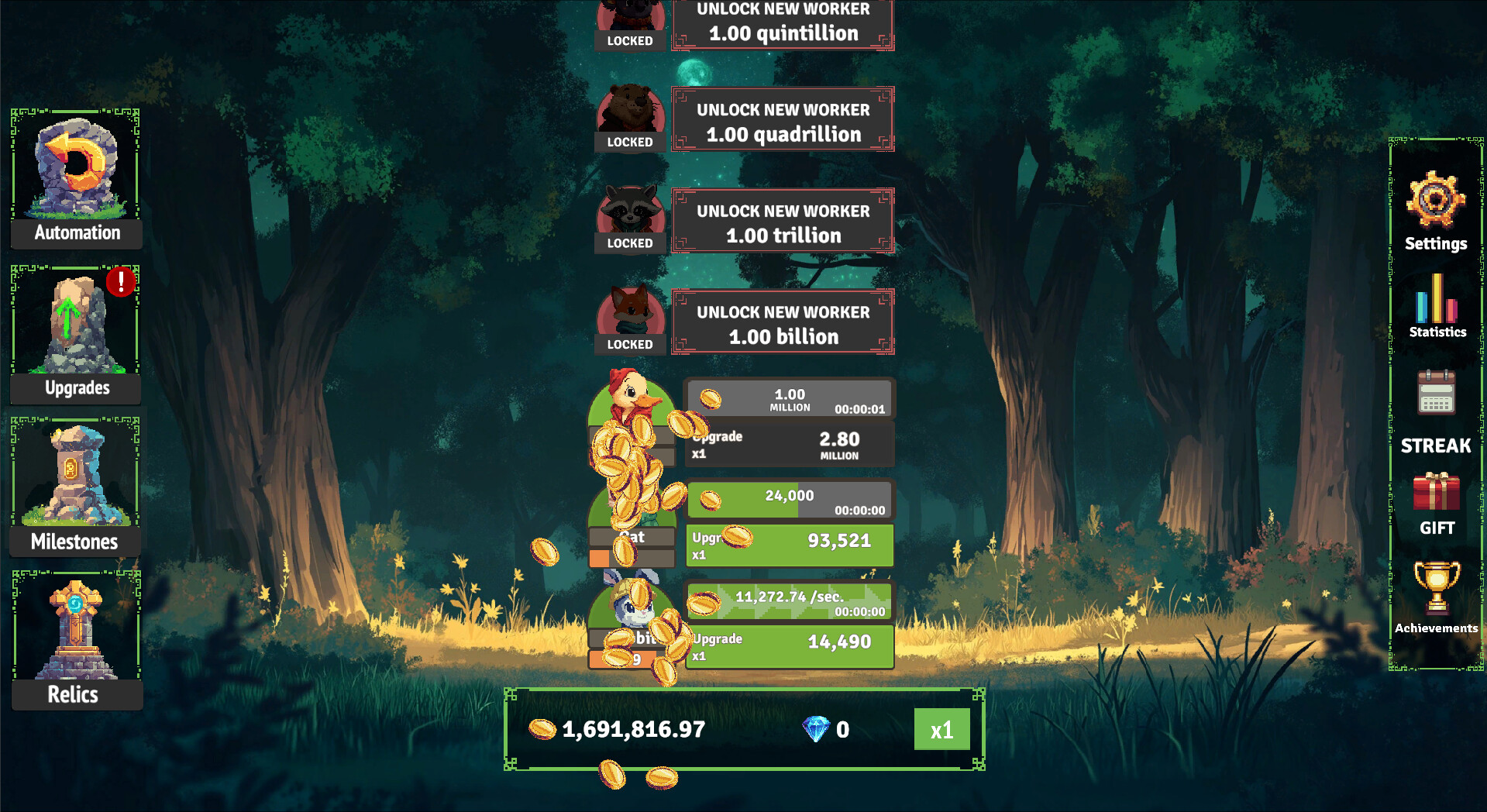This screenshot has height=812, width=1487.
Task: Buy the Duck upgrade costing 2.80 million
Action: coord(789,444)
